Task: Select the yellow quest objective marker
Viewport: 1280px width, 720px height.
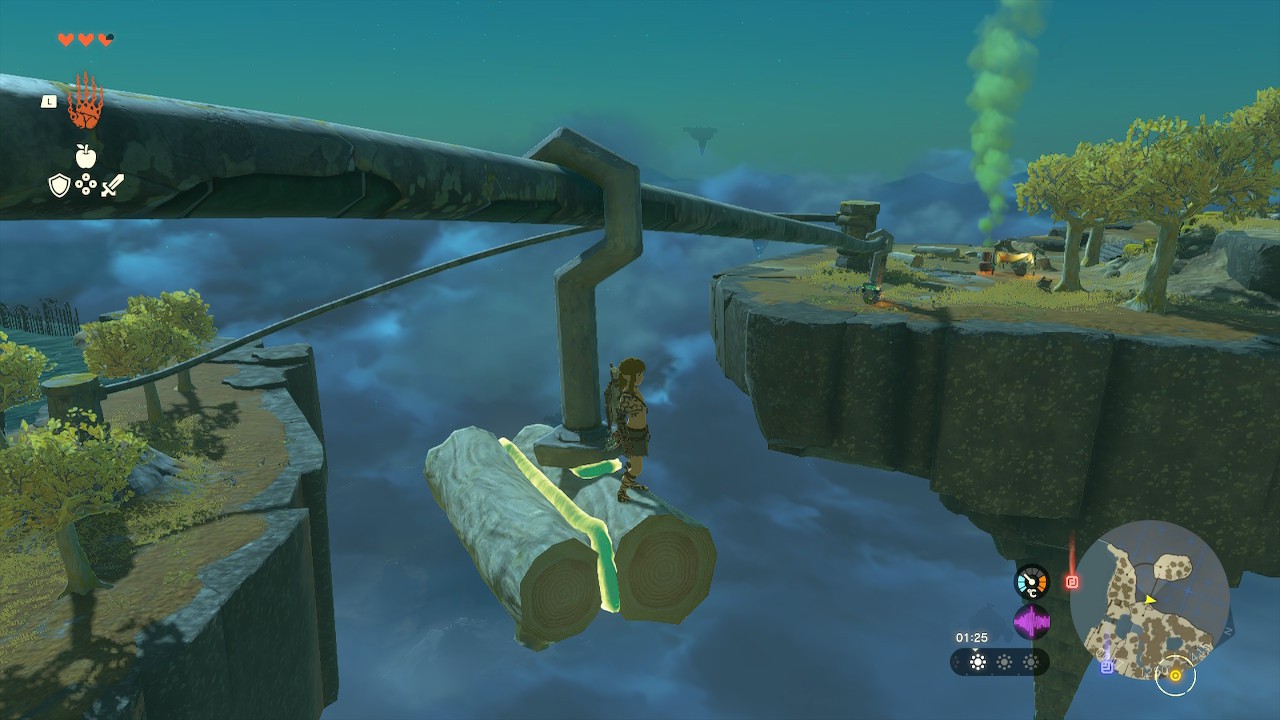Action: click(x=1175, y=676)
